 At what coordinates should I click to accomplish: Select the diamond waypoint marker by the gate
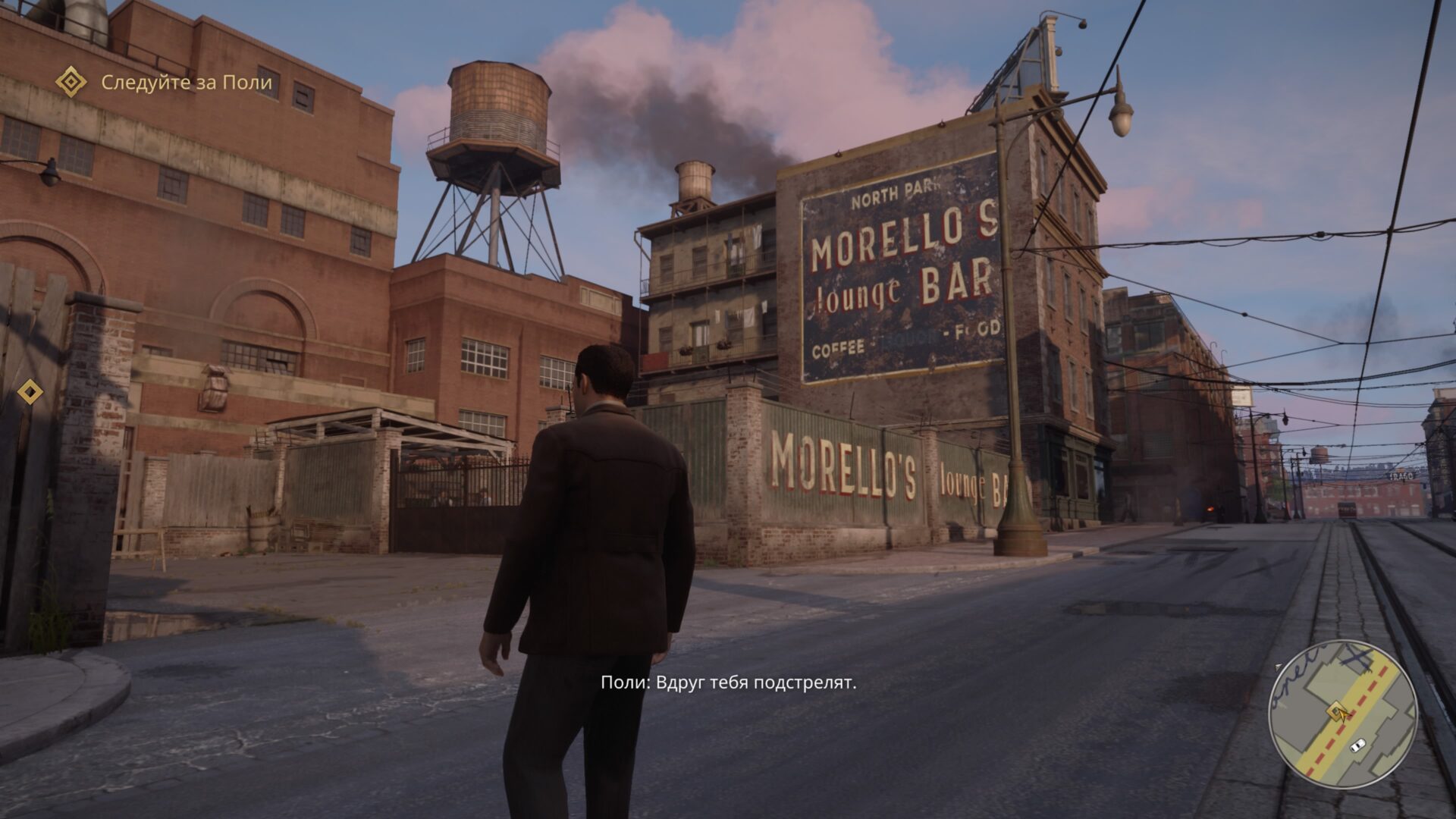click(x=30, y=392)
